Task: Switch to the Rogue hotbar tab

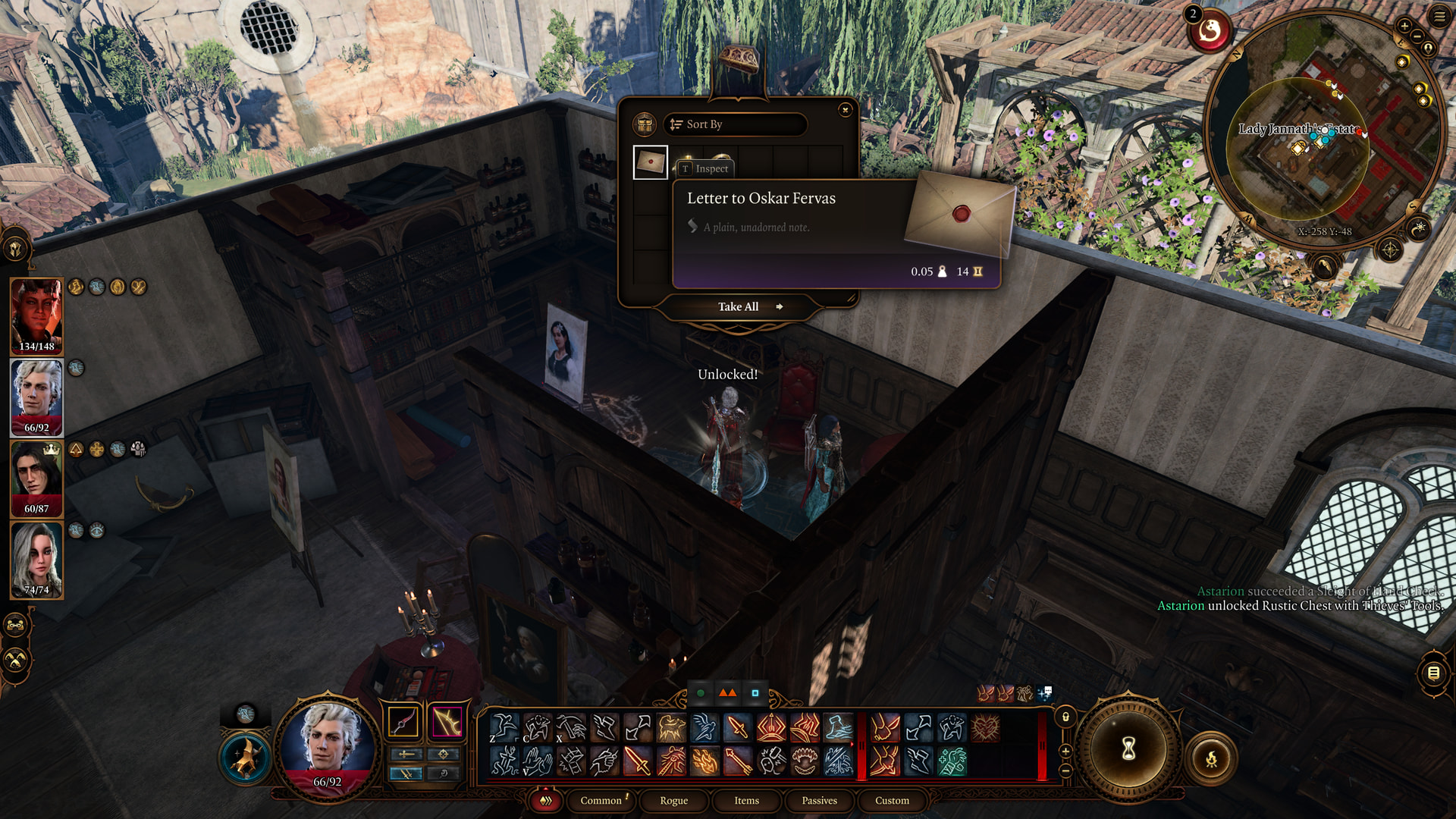Action: 673,800
